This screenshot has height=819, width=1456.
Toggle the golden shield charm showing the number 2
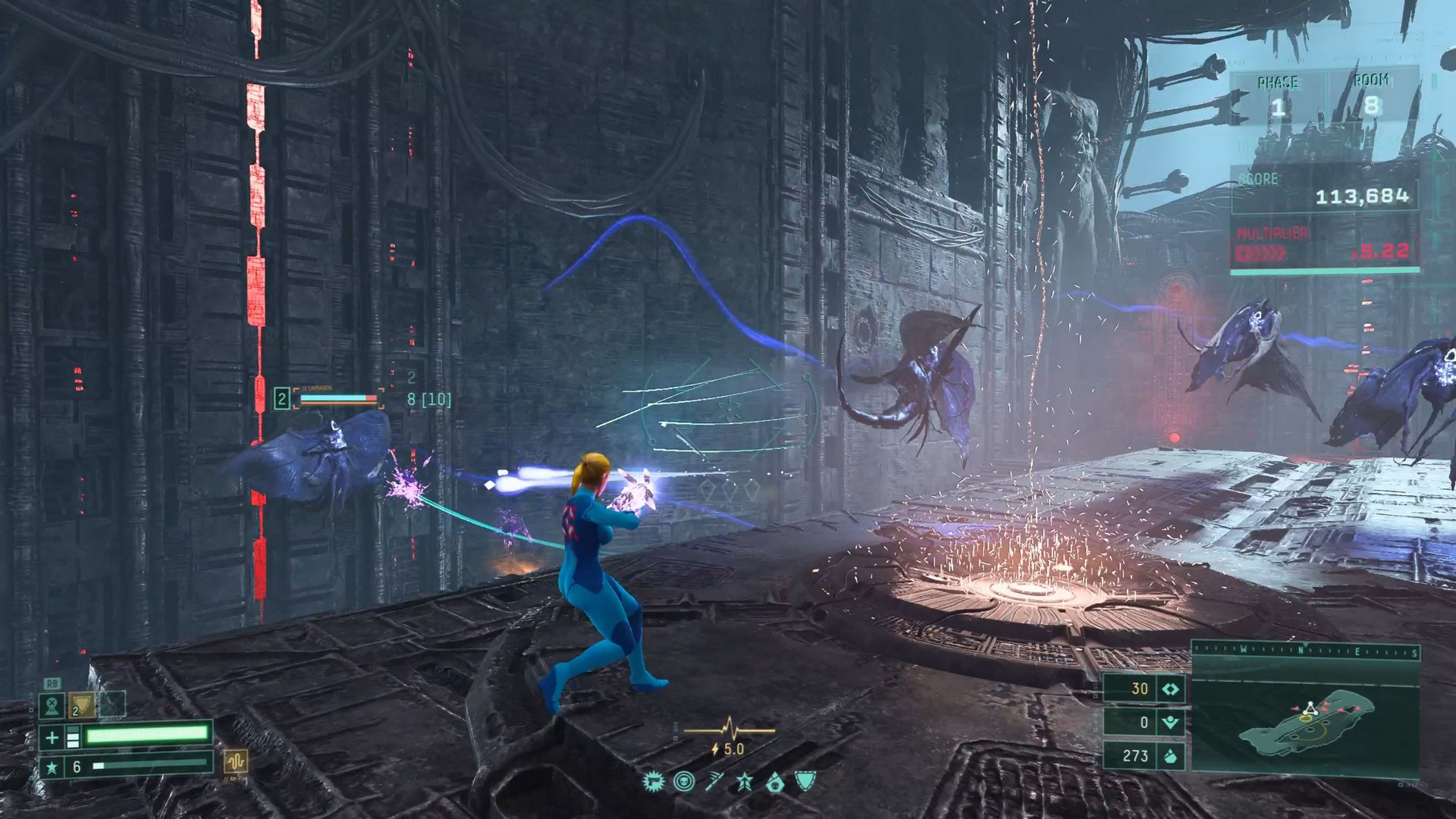click(x=81, y=705)
